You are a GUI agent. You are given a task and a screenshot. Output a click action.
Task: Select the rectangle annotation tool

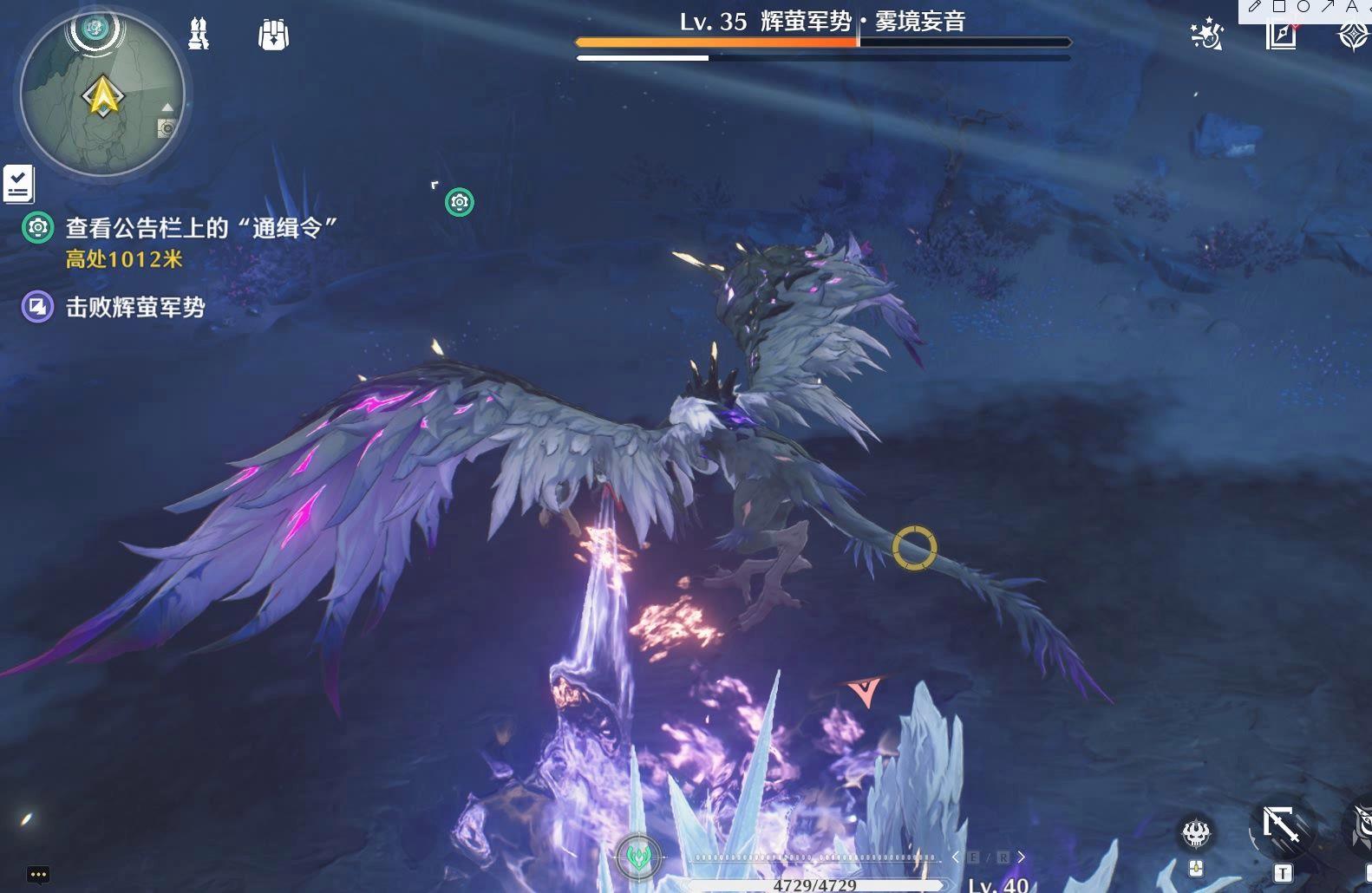(x=1279, y=6)
